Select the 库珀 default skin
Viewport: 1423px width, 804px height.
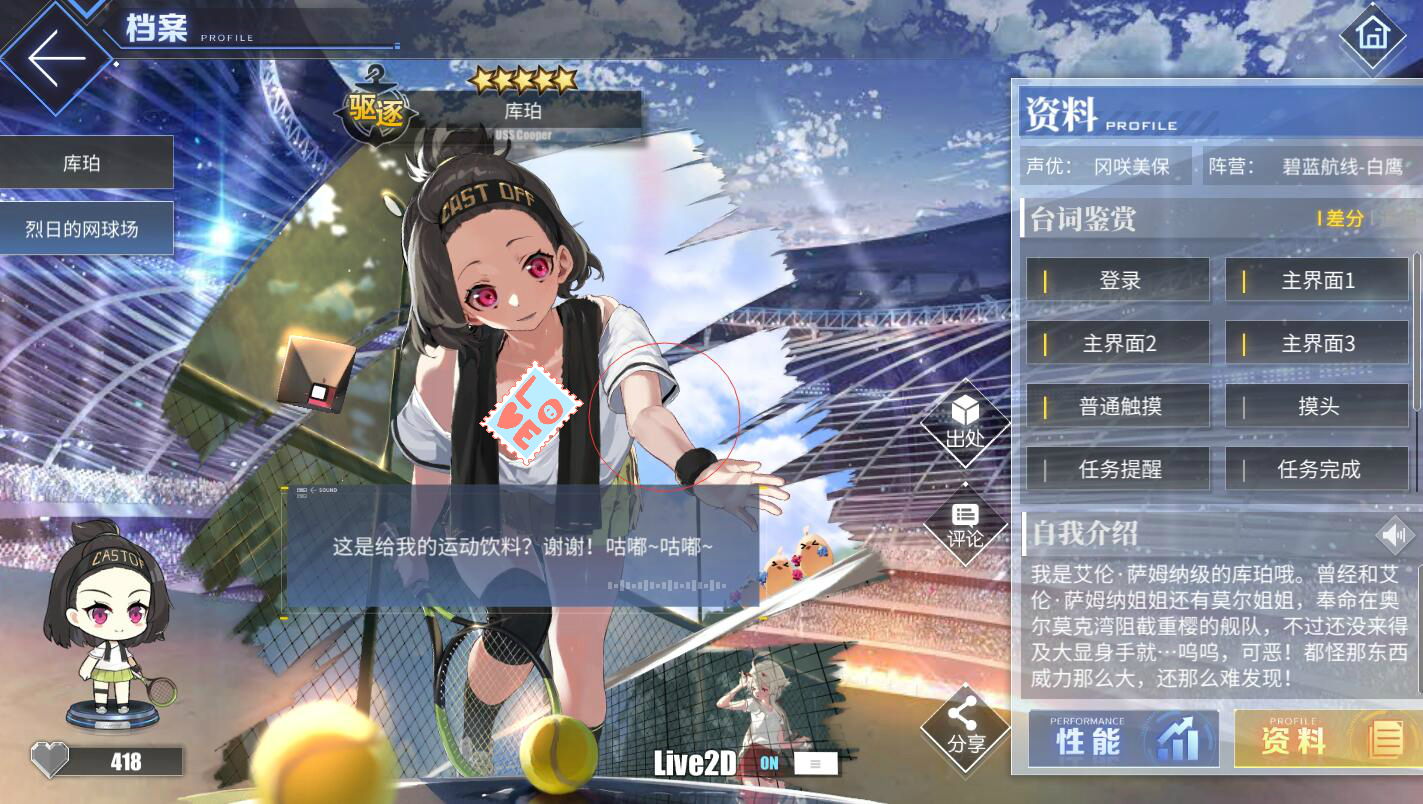(86, 163)
